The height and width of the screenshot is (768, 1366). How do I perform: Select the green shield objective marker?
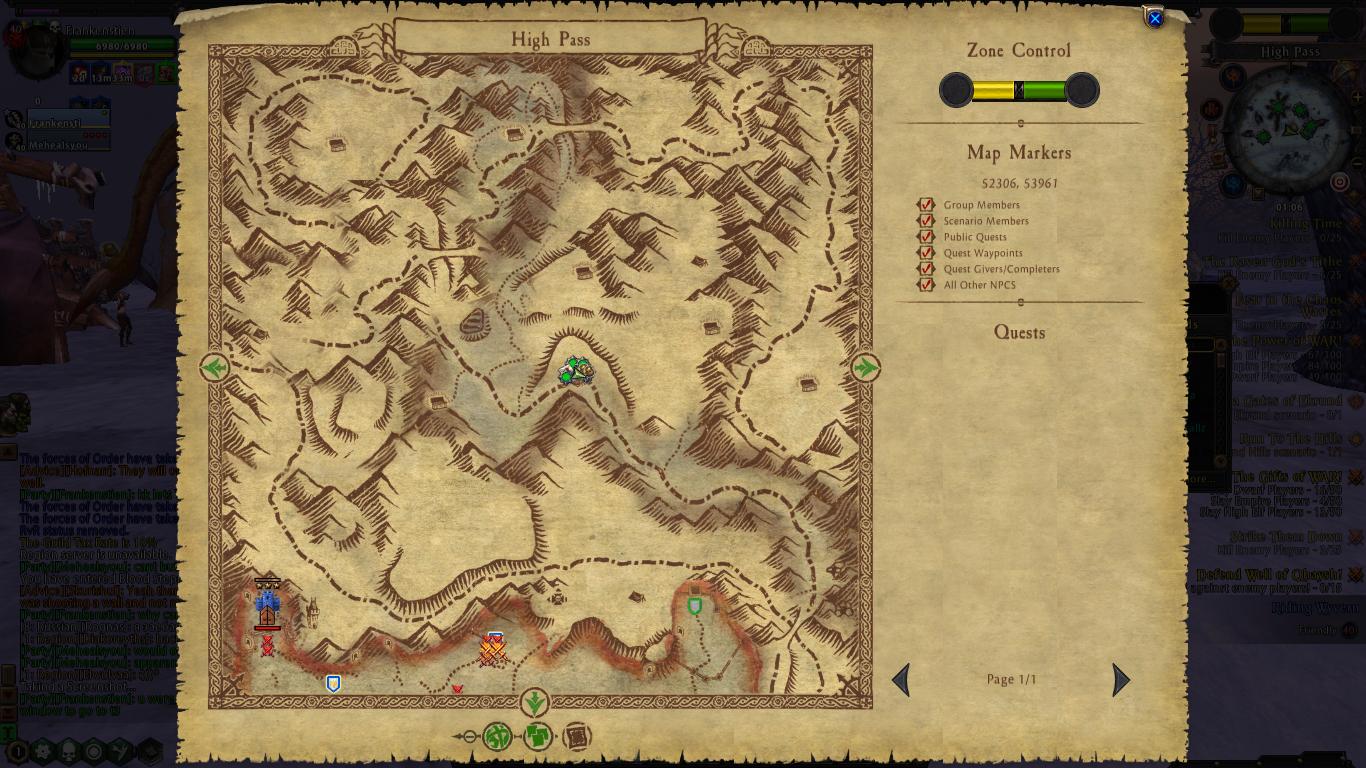[x=695, y=606]
